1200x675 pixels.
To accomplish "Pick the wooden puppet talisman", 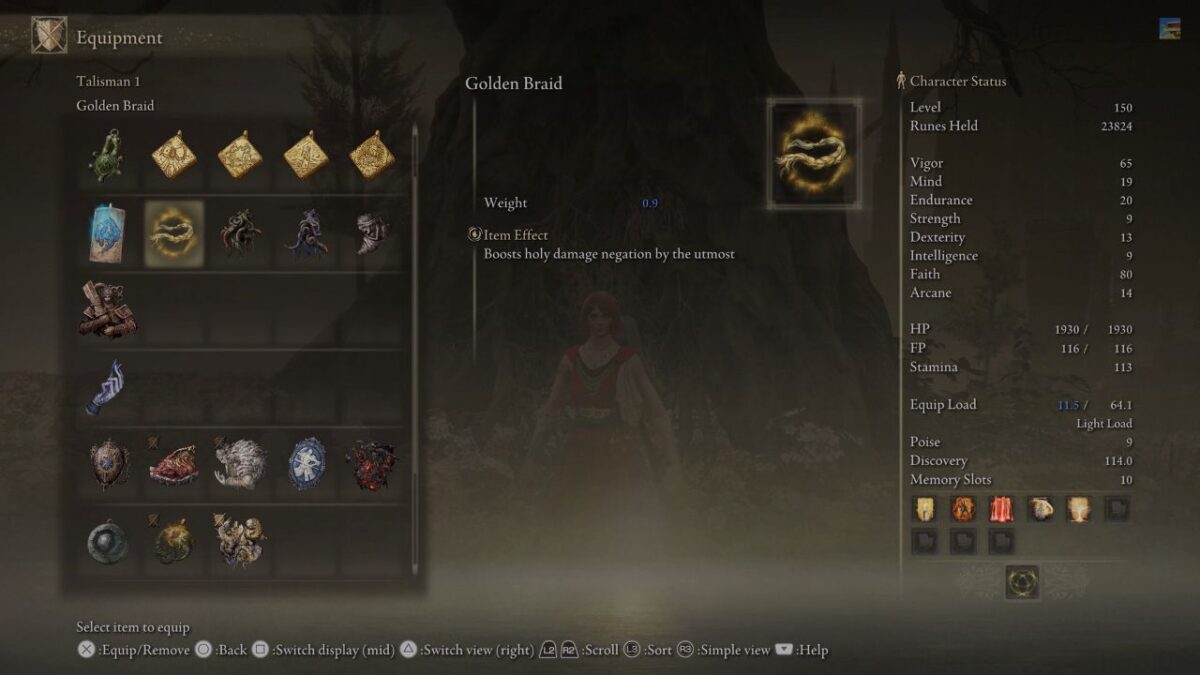I will pyautogui.click(x=107, y=310).
